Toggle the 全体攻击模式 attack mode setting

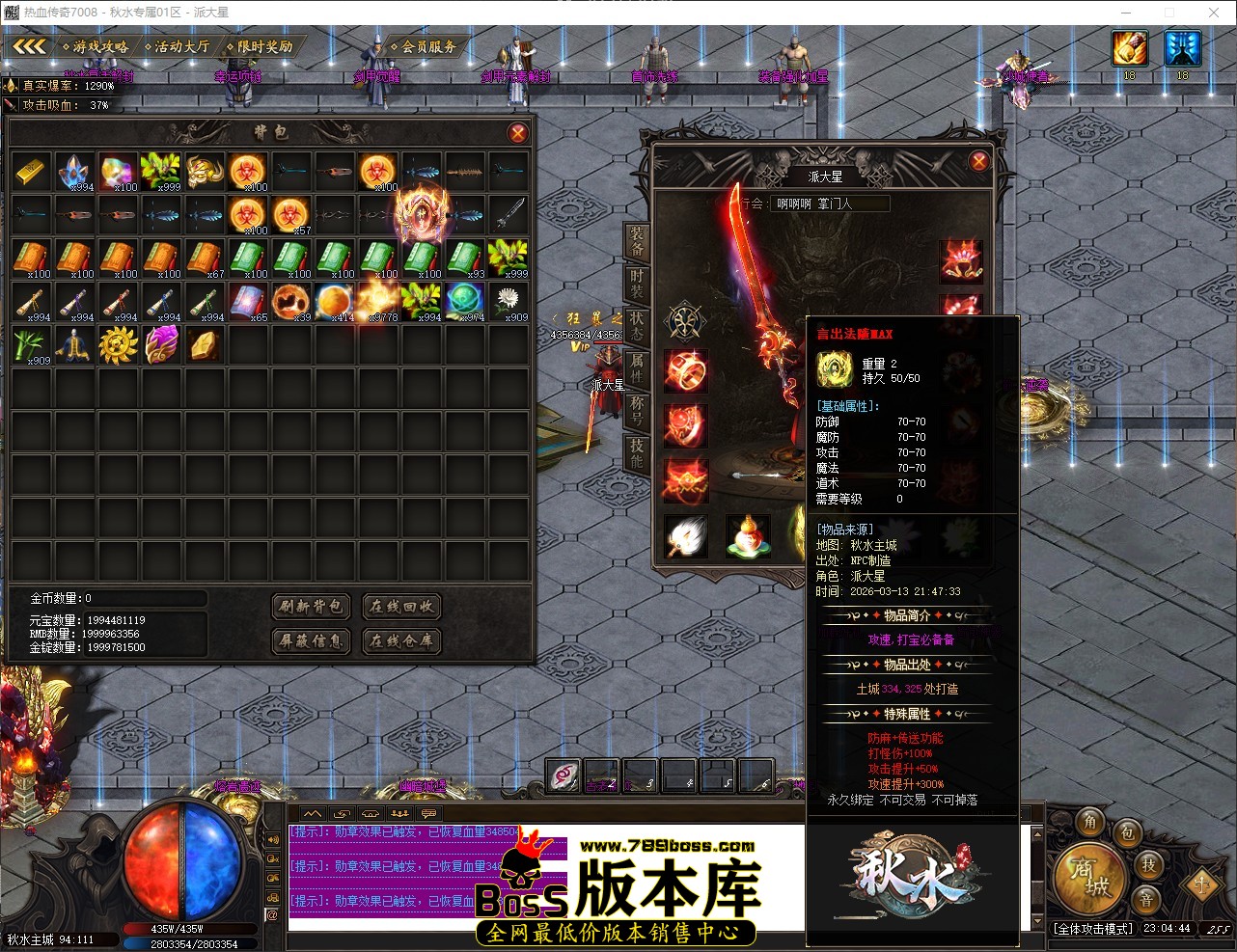tap(1094, 928)
